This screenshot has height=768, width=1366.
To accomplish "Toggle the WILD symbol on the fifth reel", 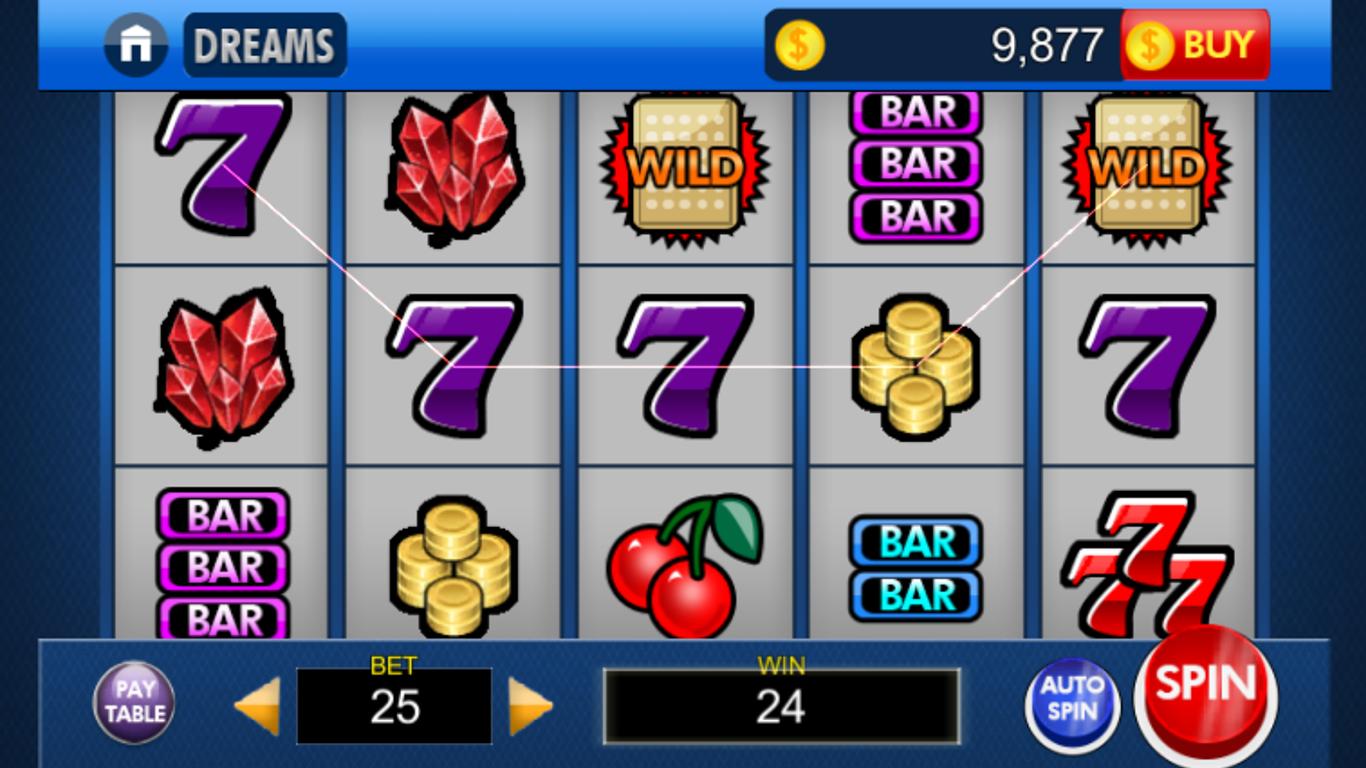I will pos(1148,165).
